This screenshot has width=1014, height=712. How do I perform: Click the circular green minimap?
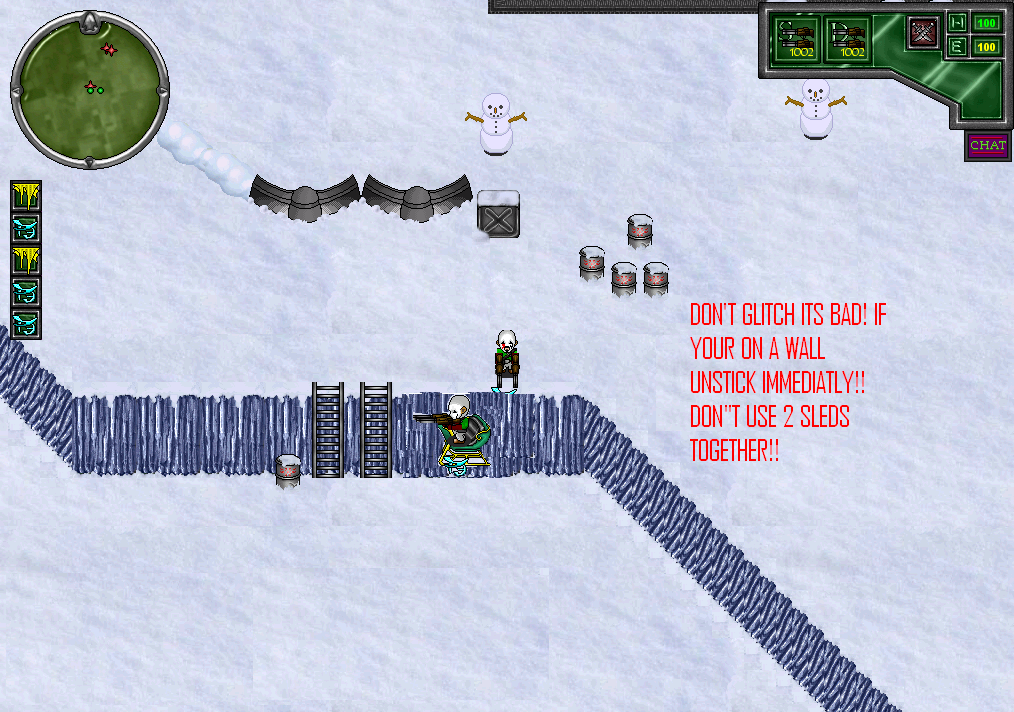tap(89, 88)
